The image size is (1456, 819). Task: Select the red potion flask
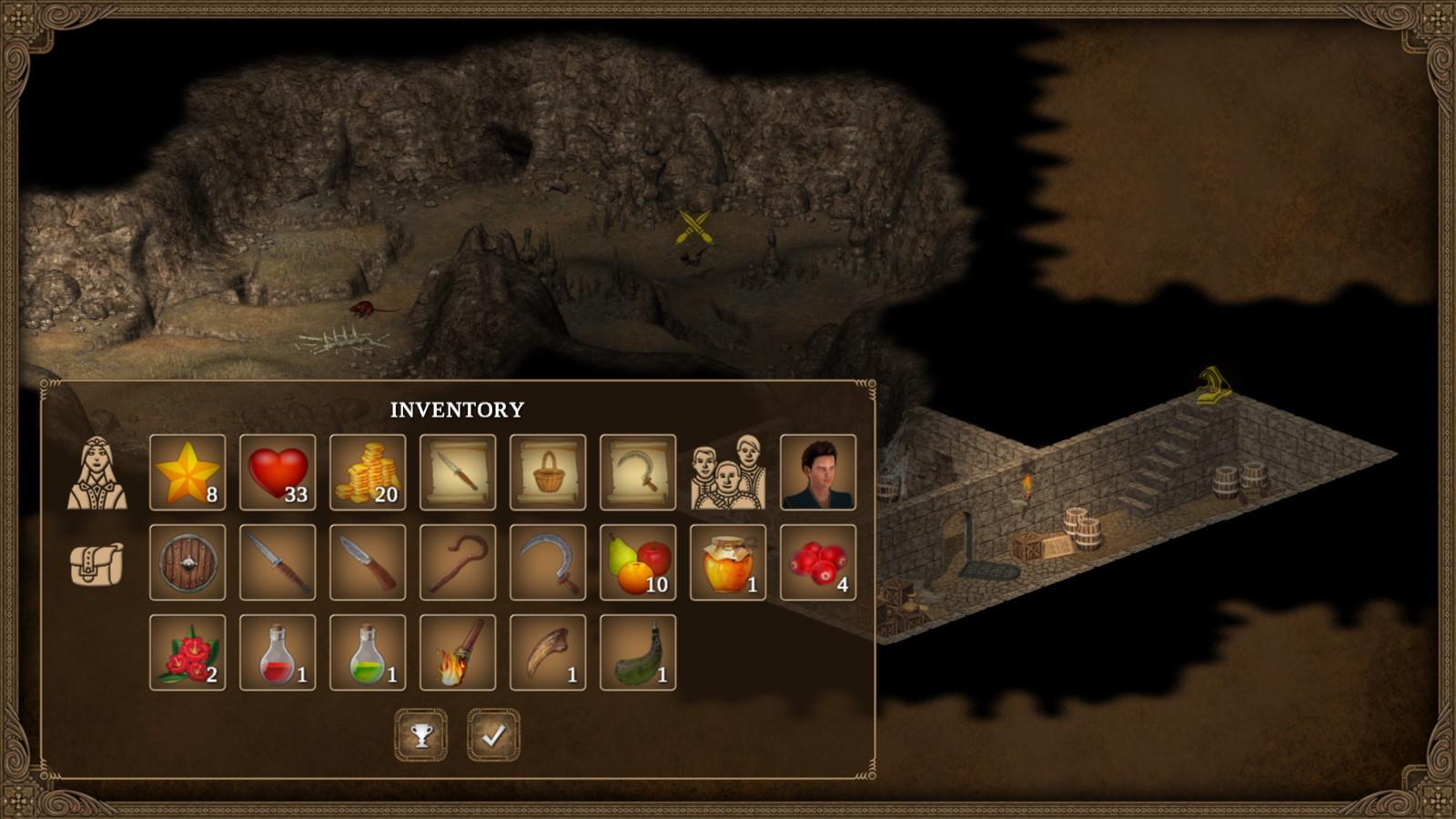(276, 655)
